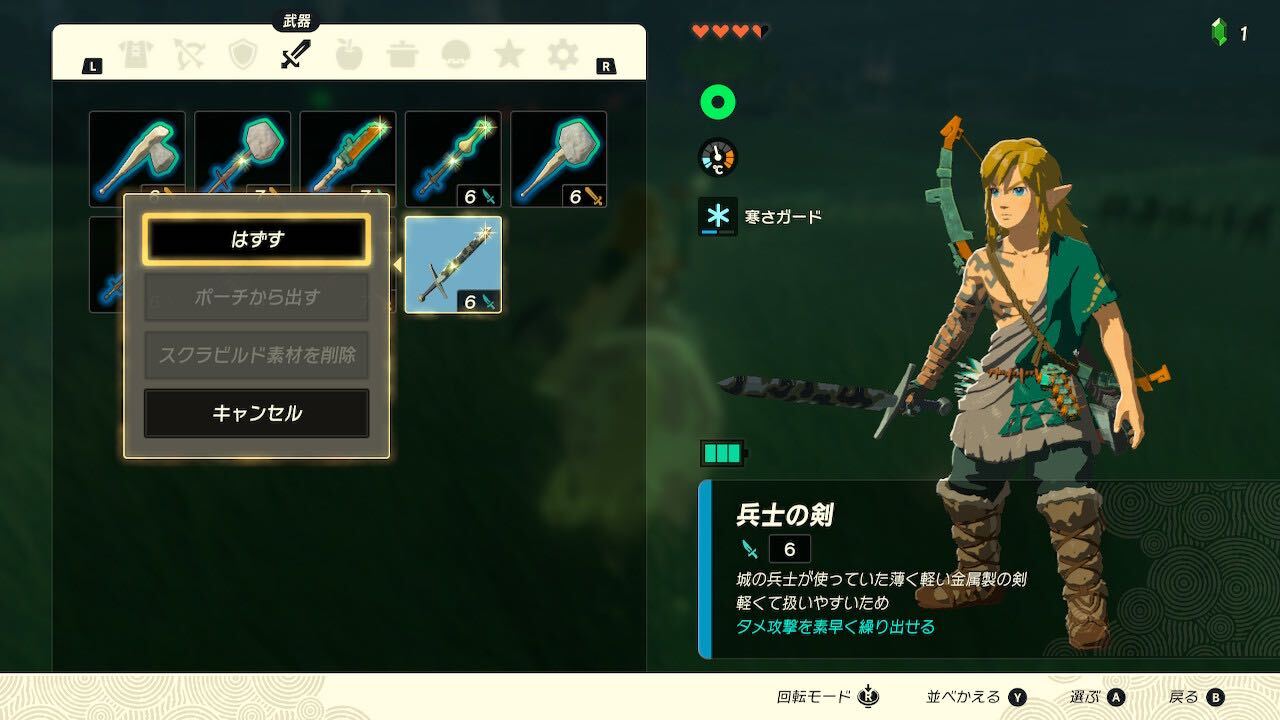Choose はずす to unequip the weapon

tap(256, 240)
